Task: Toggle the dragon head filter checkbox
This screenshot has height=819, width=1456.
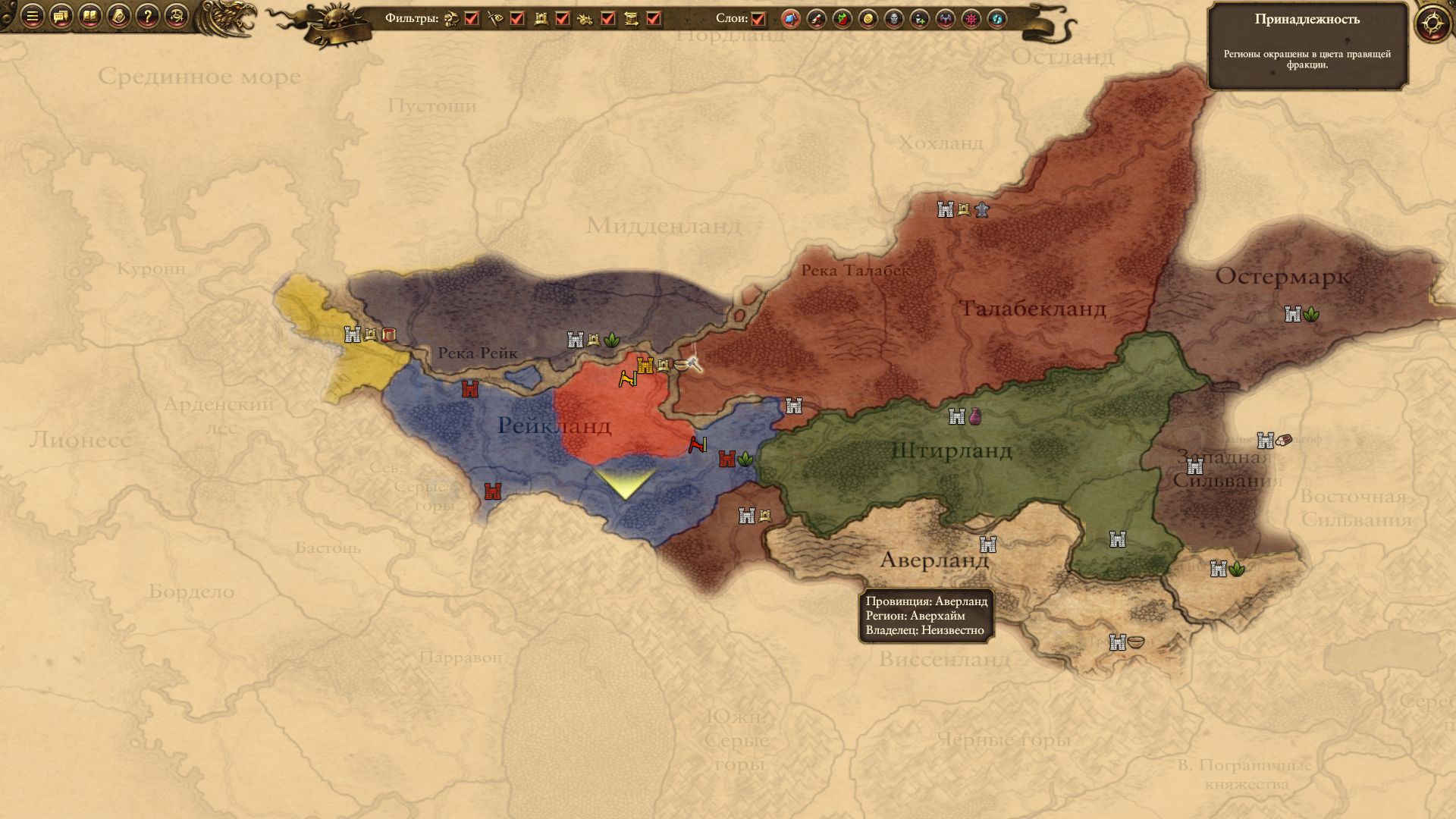Action: pos(472,19)
